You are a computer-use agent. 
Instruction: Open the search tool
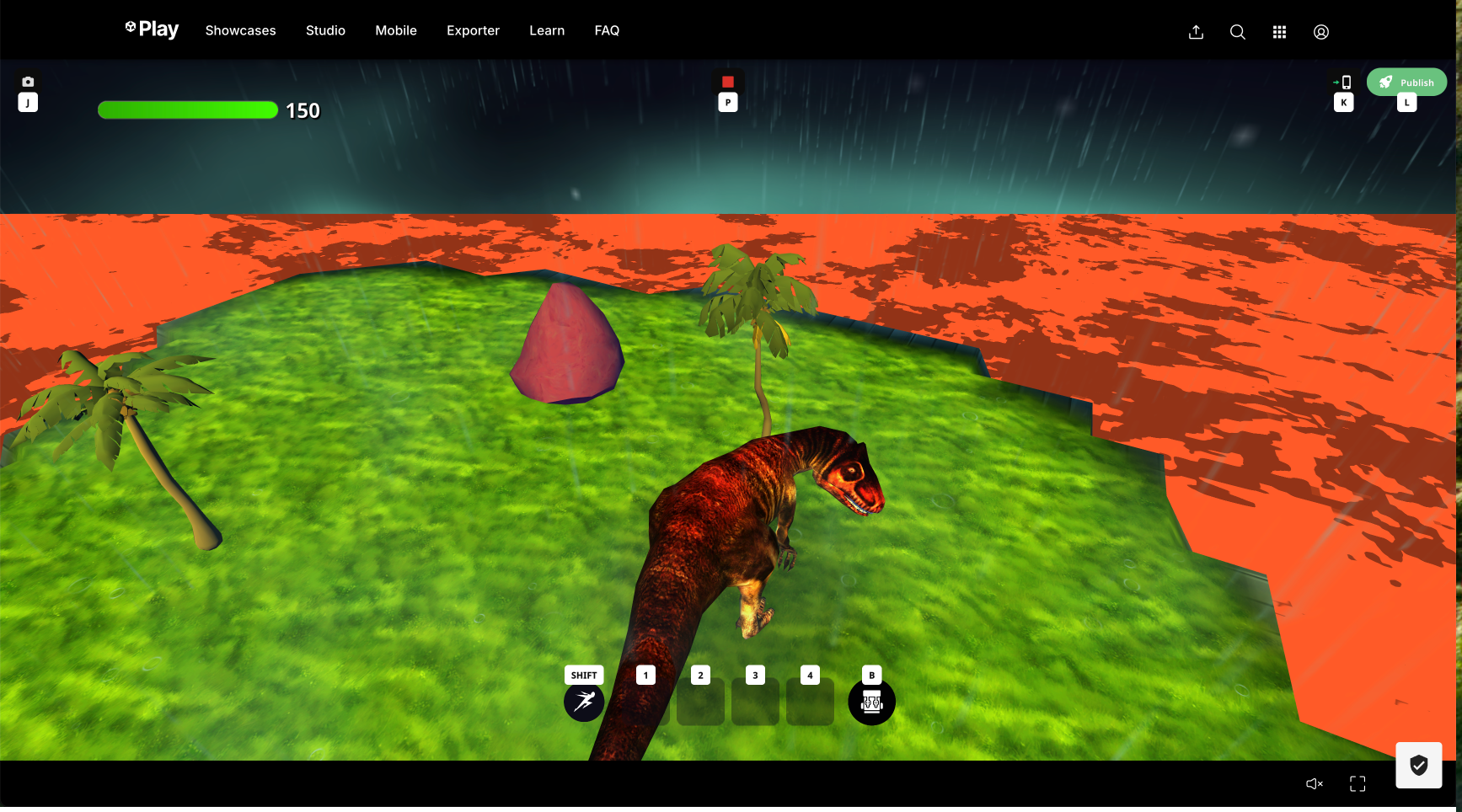click(x=1237, y=32)
